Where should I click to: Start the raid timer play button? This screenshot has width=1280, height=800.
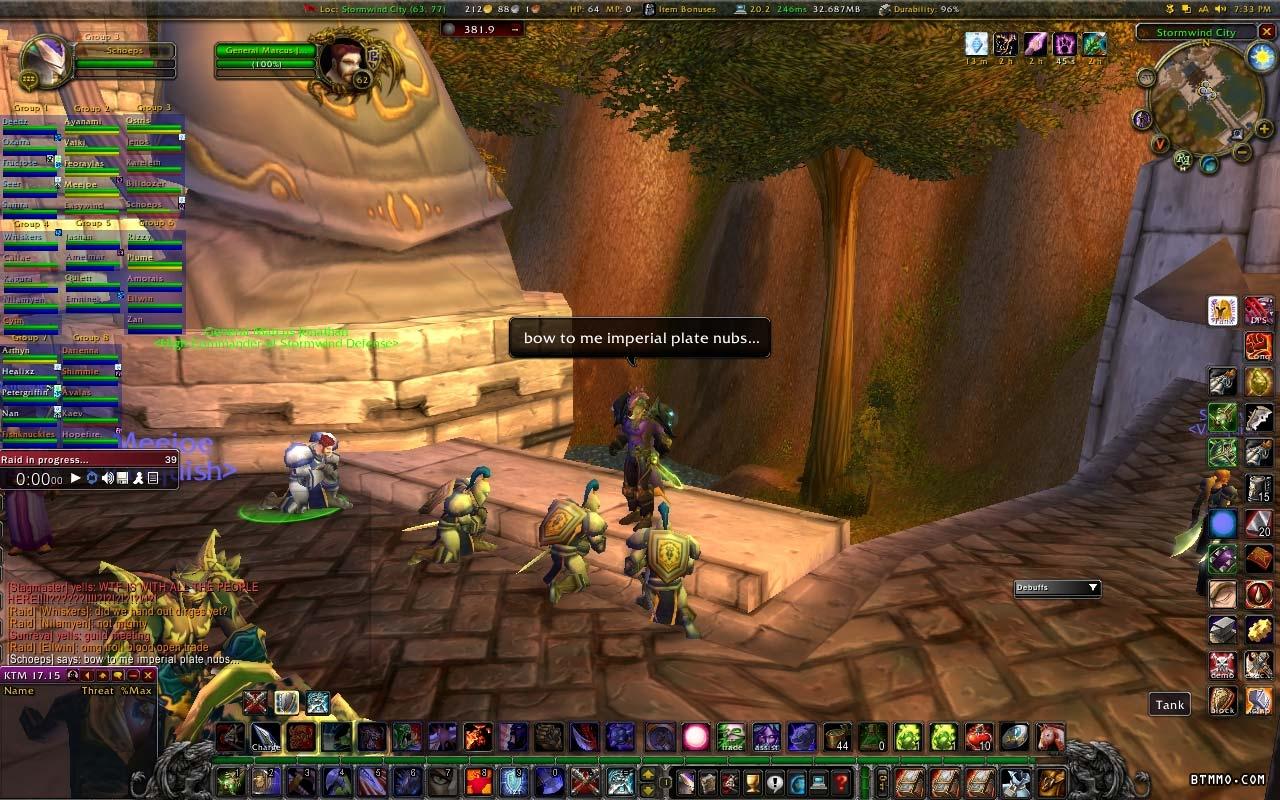pyautogui.click(x=76, y=479)
